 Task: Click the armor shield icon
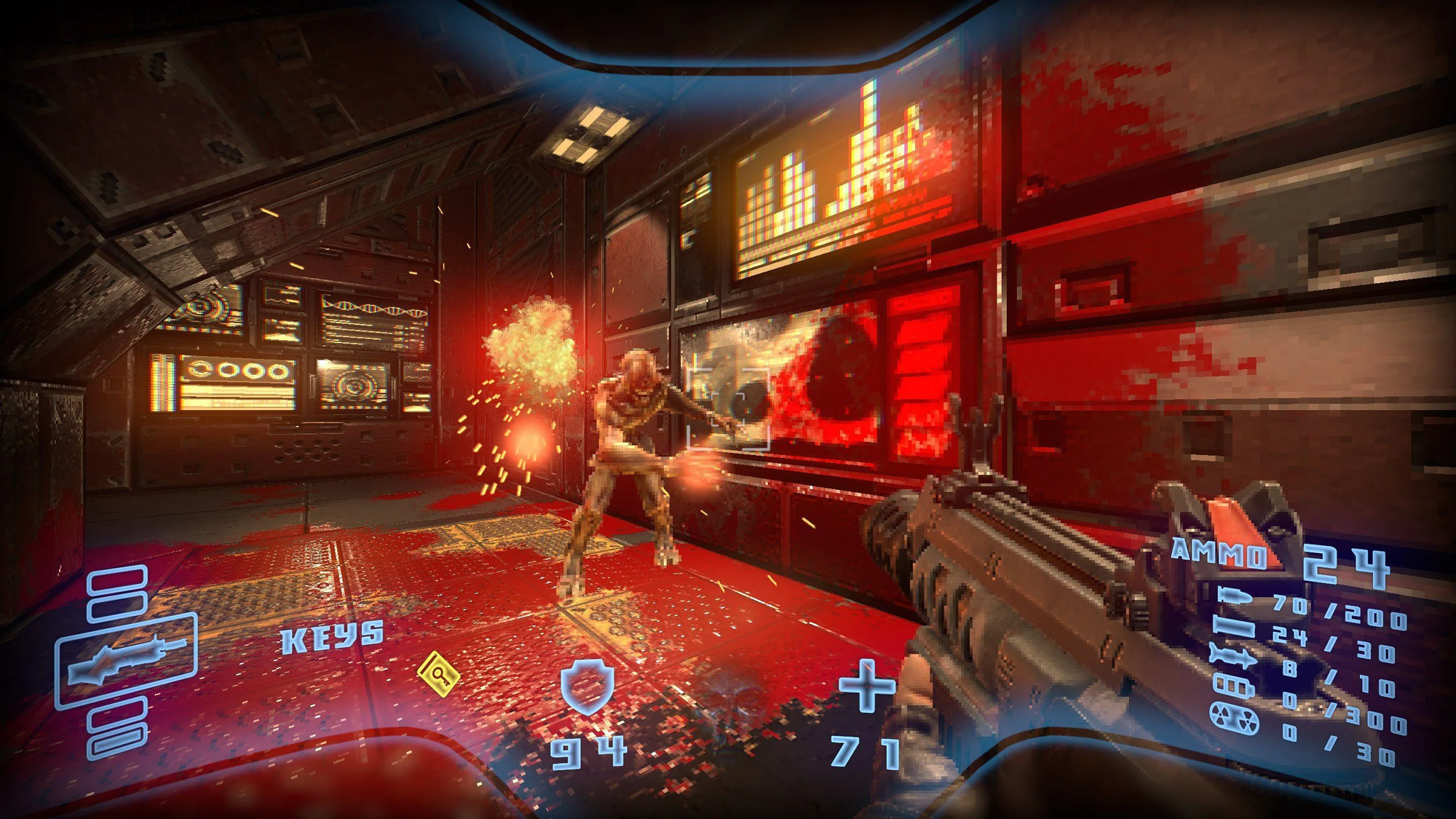587,686
